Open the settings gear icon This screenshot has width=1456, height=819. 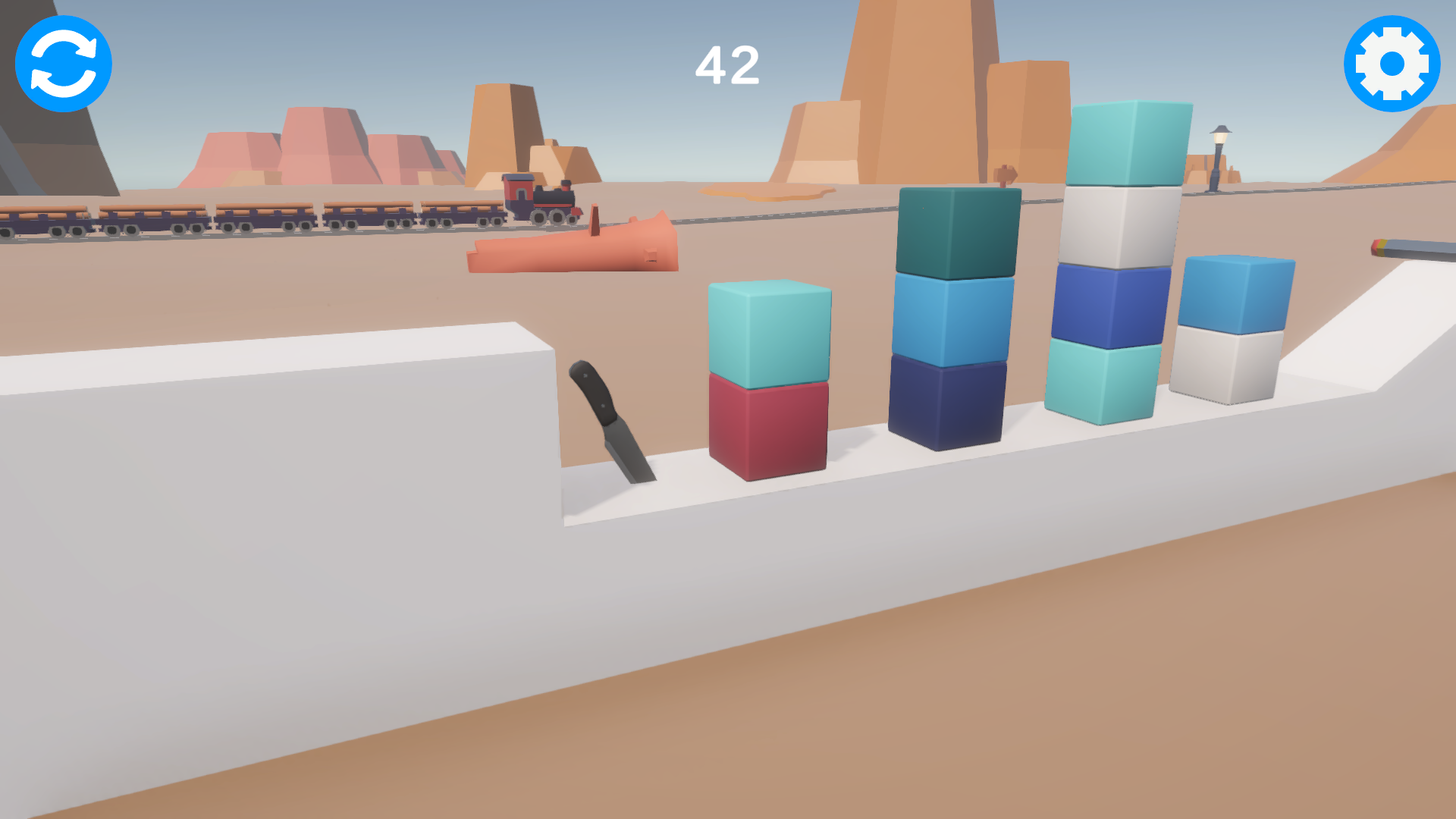[x=1392, y=64]
